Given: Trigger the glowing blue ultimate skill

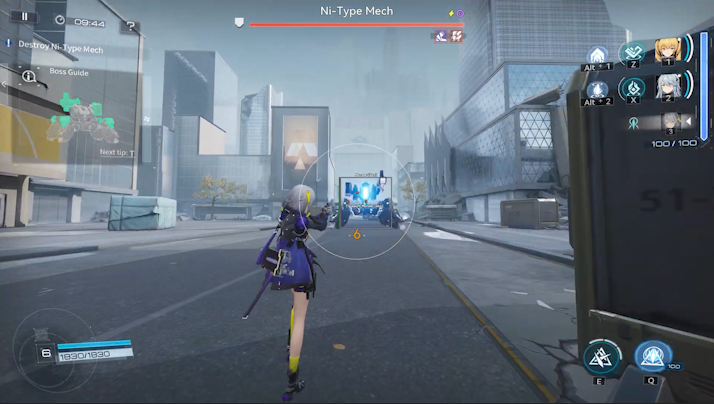Looking at the screenshot, I should pyautogui.click(x=652, y=358).
